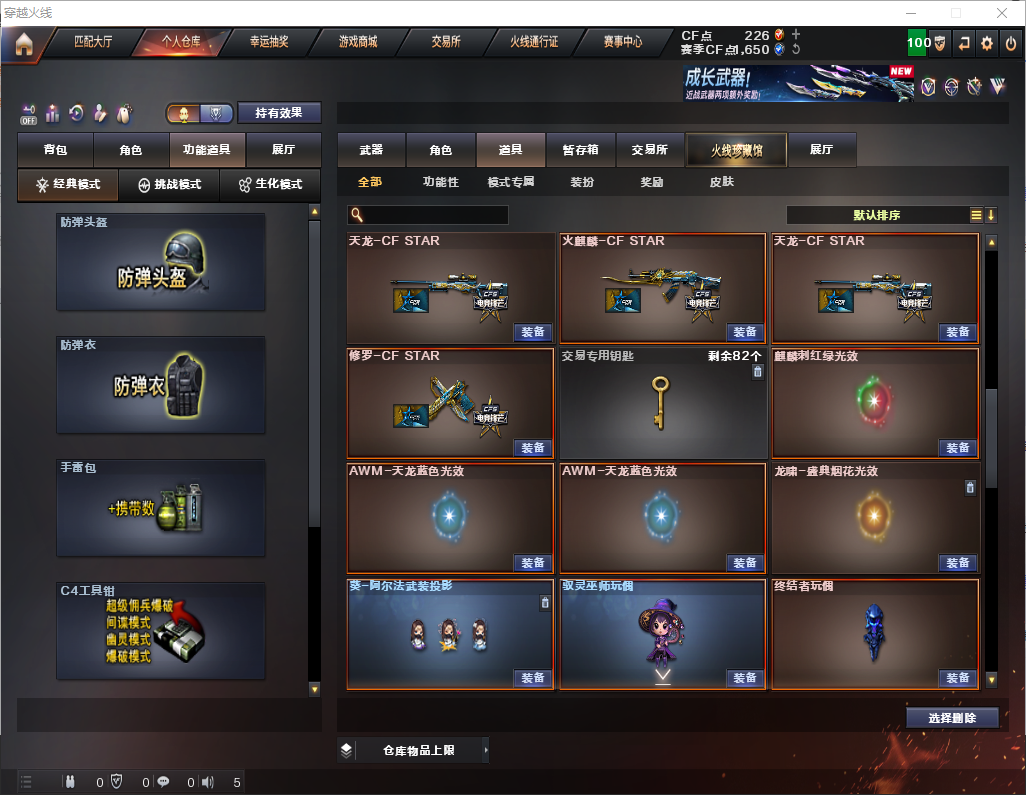The height and width of the screenshot is (795, 1026).
Task: Close the game window
Action: (x=1002, y=13)
